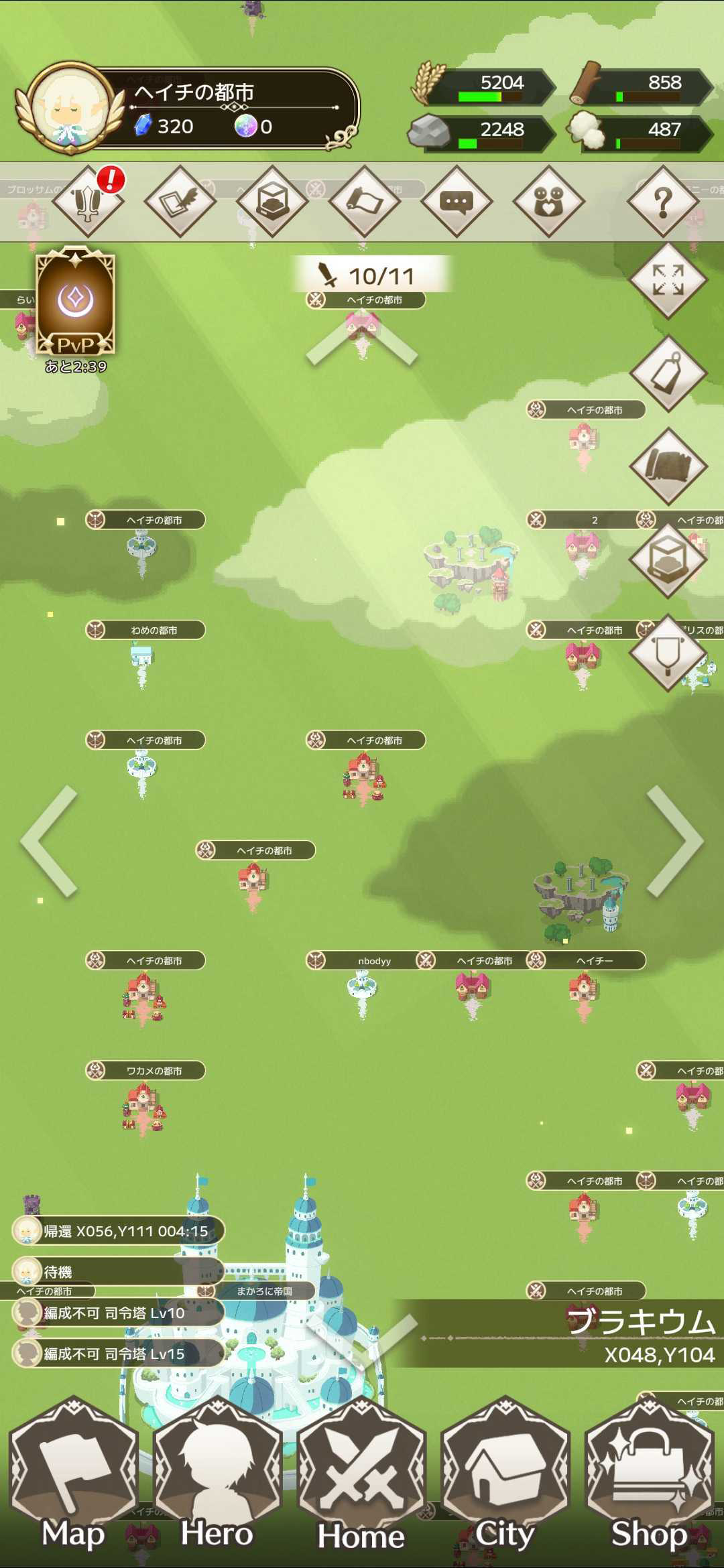
Task: Select the waiting troop row 待機
Action: [118, 1271]
